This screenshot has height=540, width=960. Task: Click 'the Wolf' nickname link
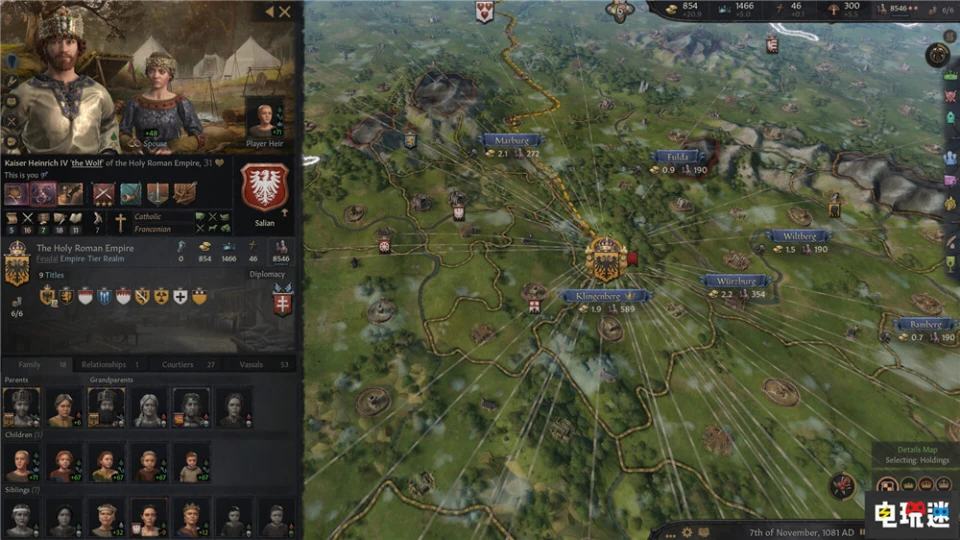tap(89, 163)
